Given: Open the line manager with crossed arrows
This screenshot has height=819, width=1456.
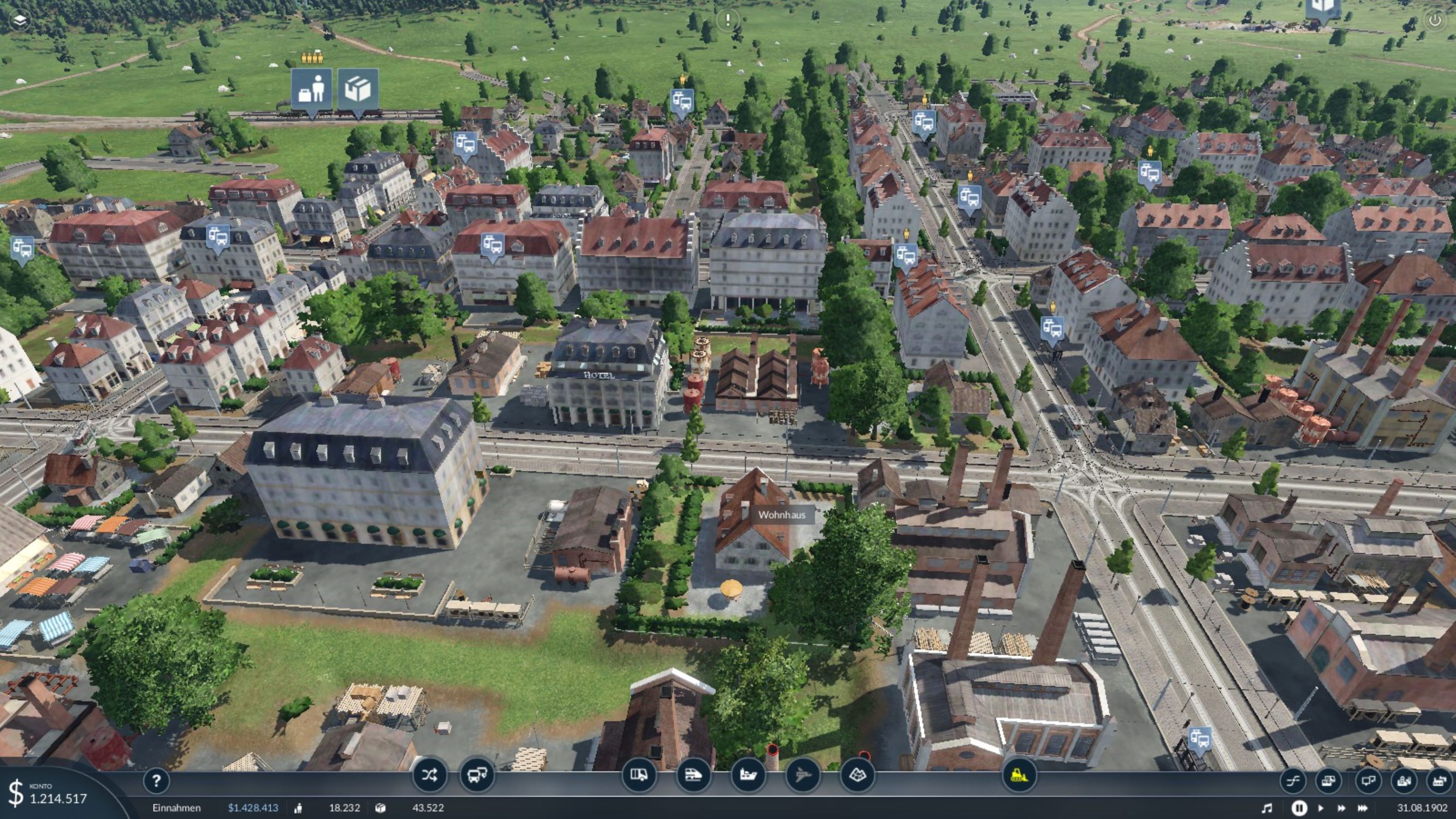Looking at the screenshot, I should pos(429,775).
